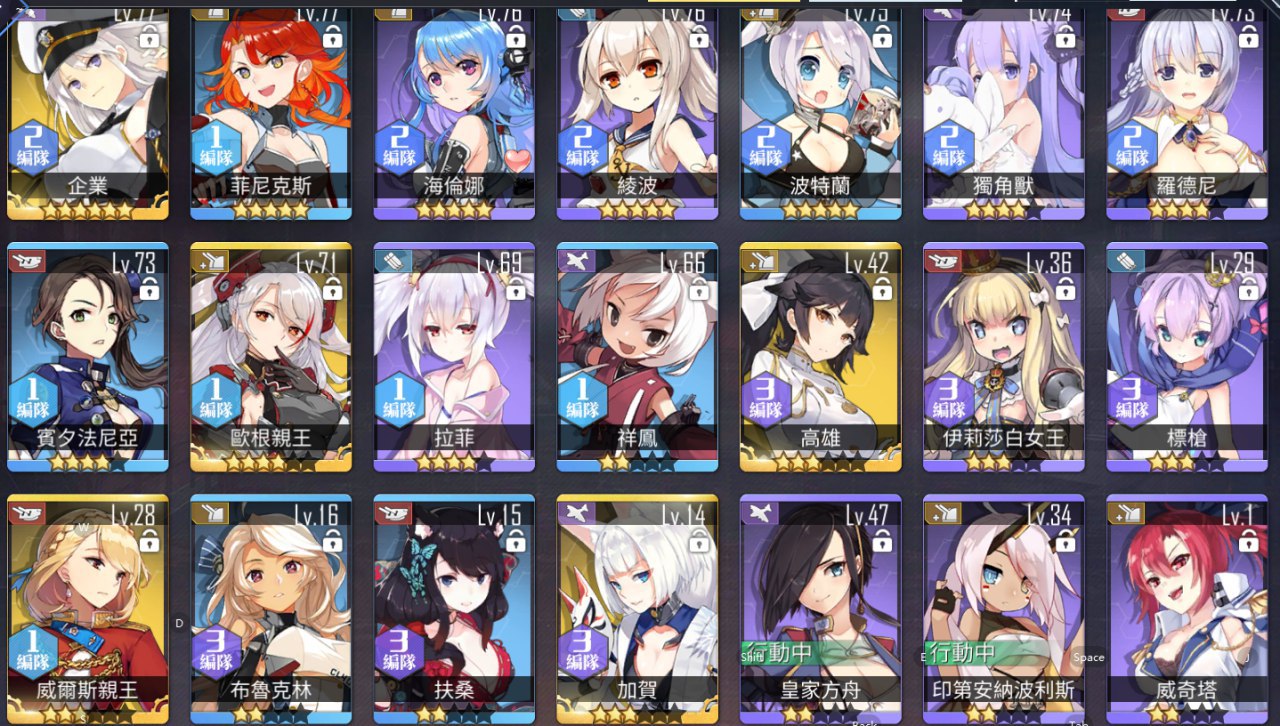The width and height of the screenshot is (1280, 726).
Task: Open the 波特蘭 card
Action: pos(821,110)
